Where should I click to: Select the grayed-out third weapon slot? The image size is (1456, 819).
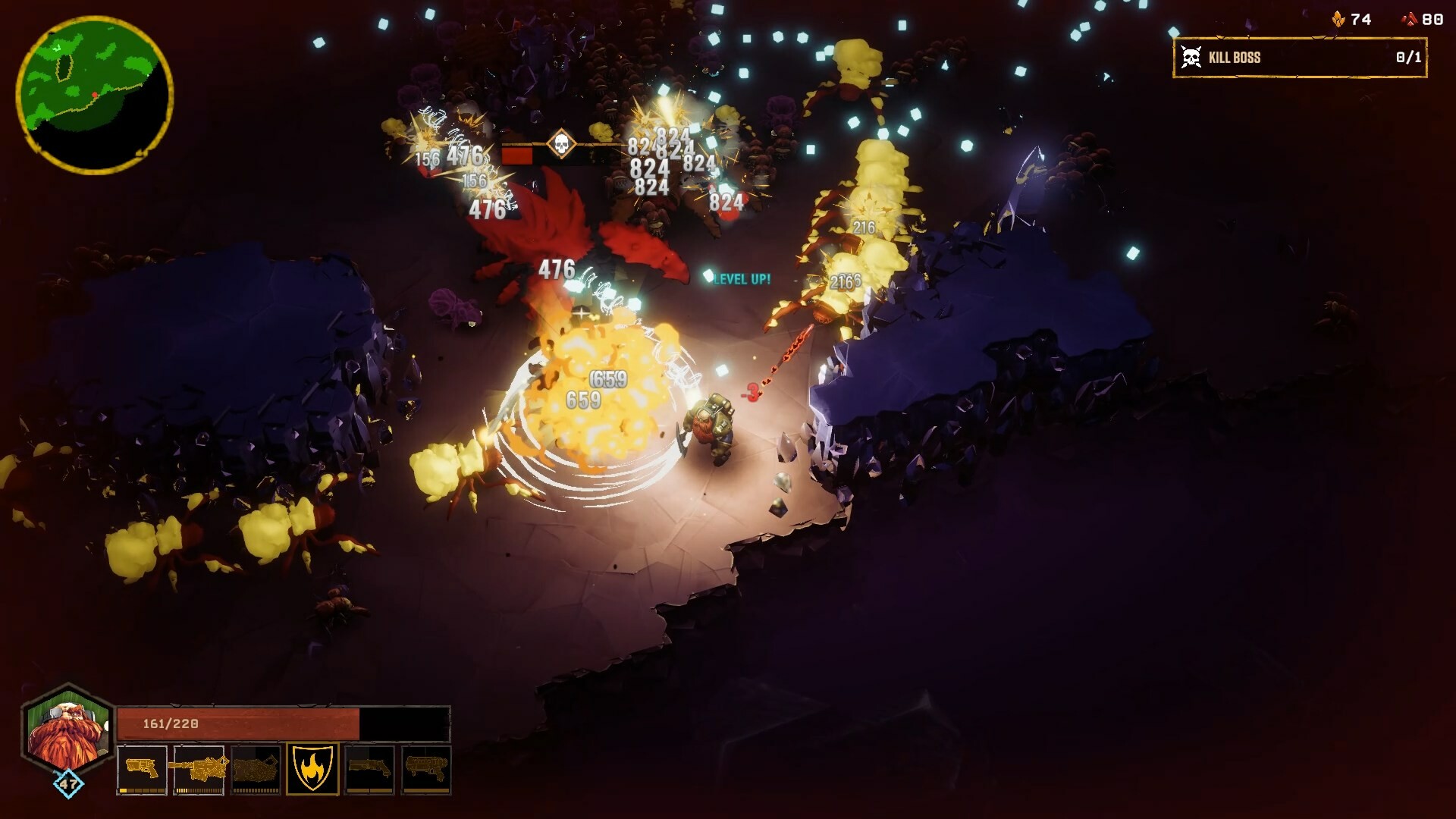tap(257, 769)
